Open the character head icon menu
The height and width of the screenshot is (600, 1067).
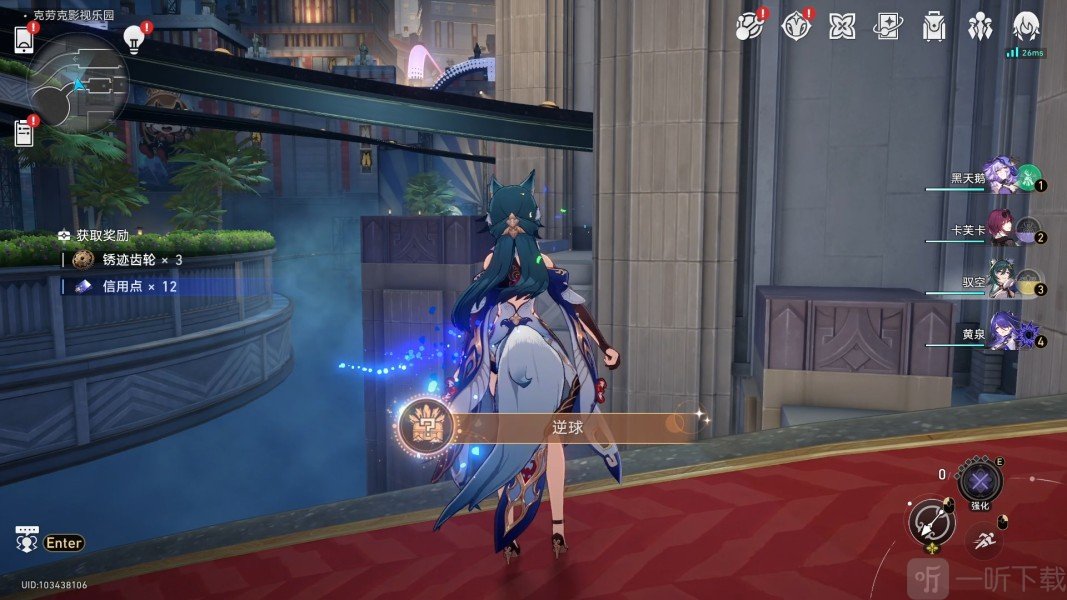coord(1026,26)
